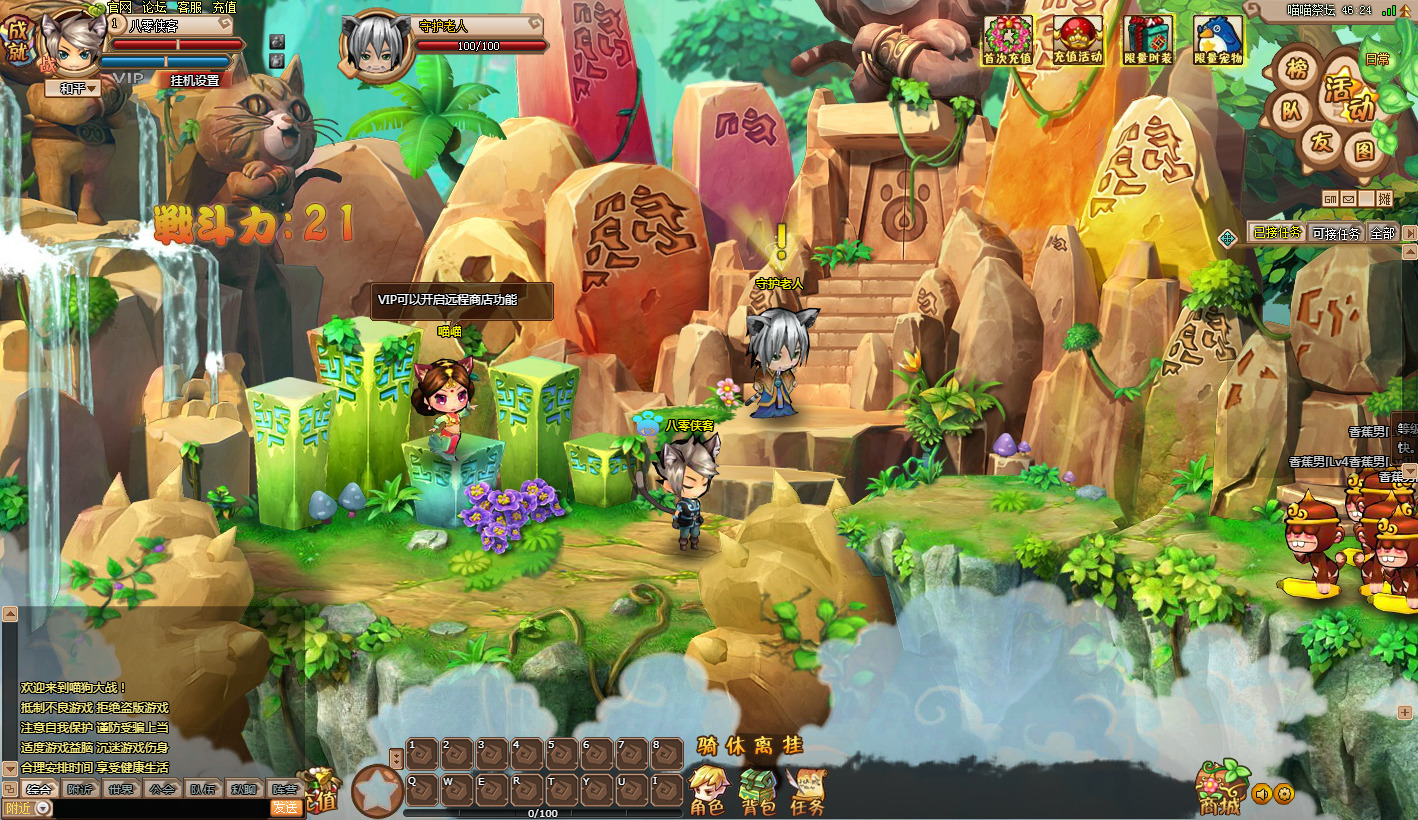Click the 首次充值 first recharge icon

tap(1008, 40)
